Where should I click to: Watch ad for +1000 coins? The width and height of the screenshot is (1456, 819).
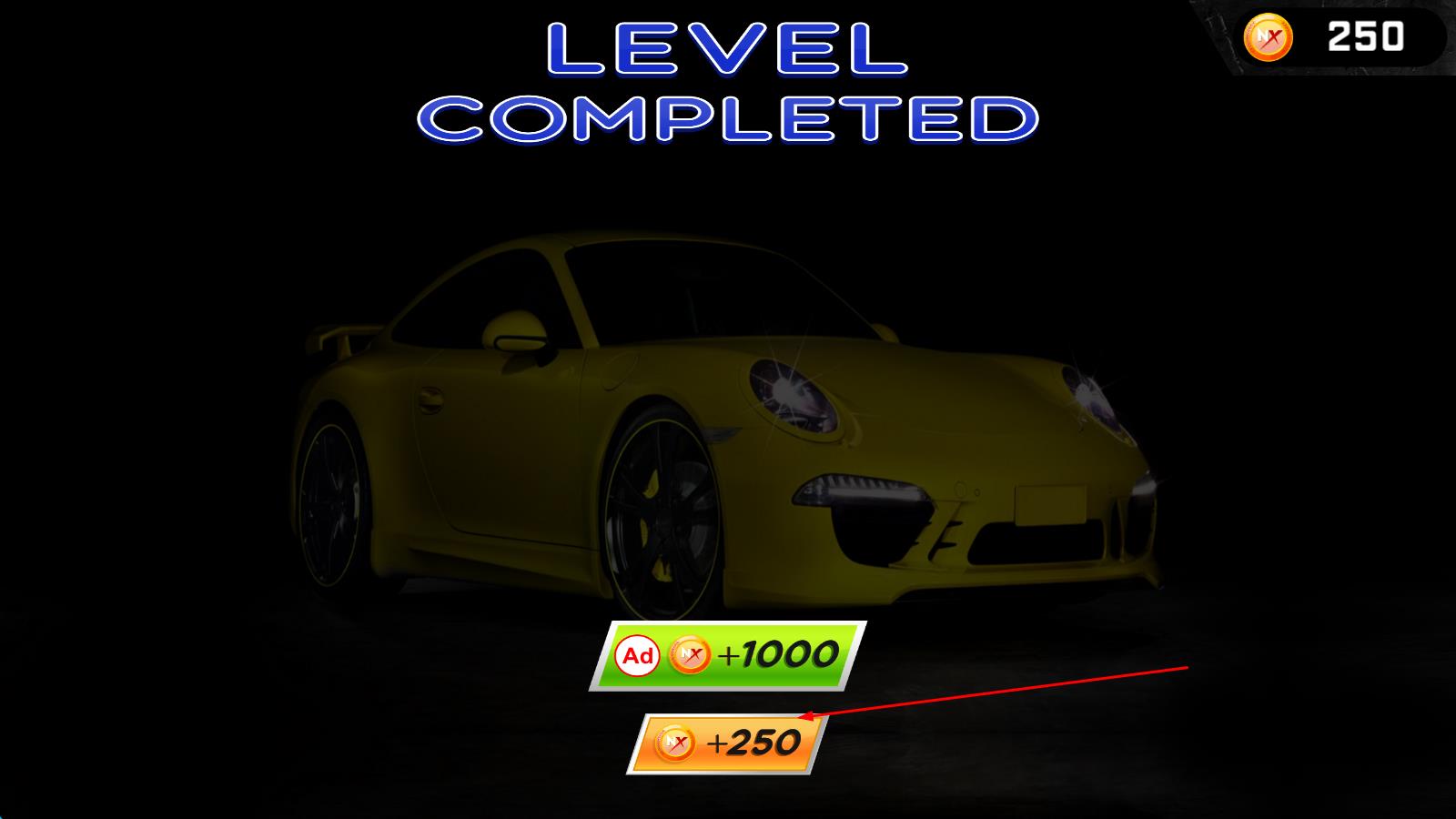[727, 655]
